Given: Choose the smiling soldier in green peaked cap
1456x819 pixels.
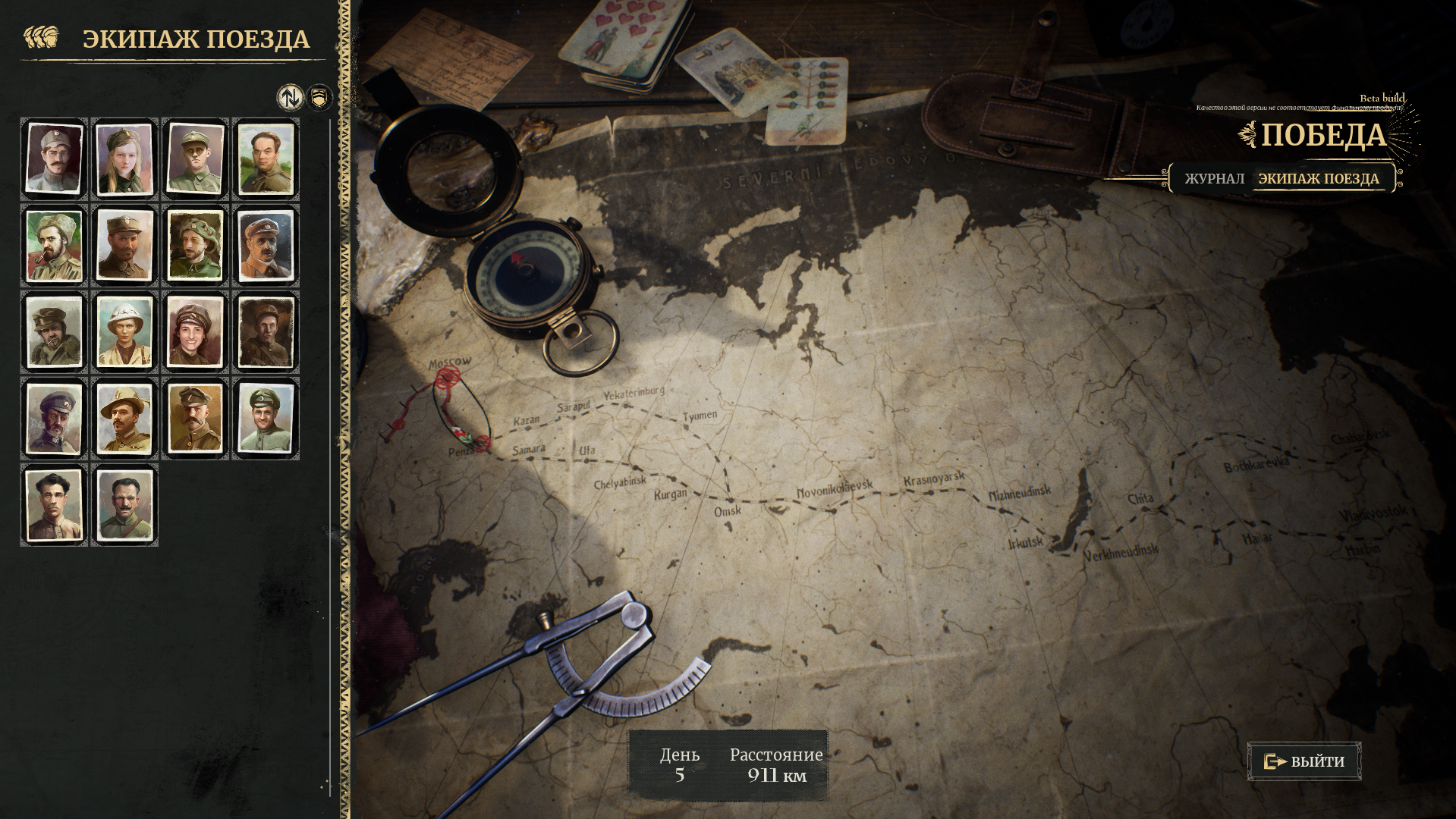Looking at the screenshot, I should pyautogui.click(x=266, y=419).
